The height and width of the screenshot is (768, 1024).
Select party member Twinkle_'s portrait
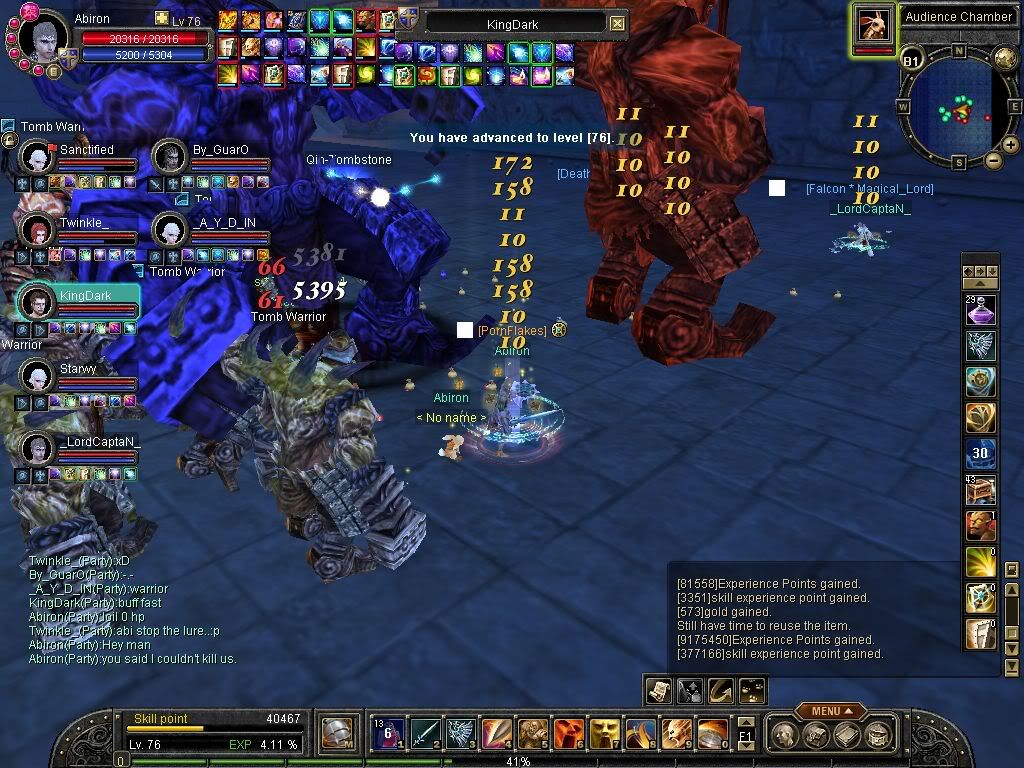pyautogui.click(x=37, y=230)
